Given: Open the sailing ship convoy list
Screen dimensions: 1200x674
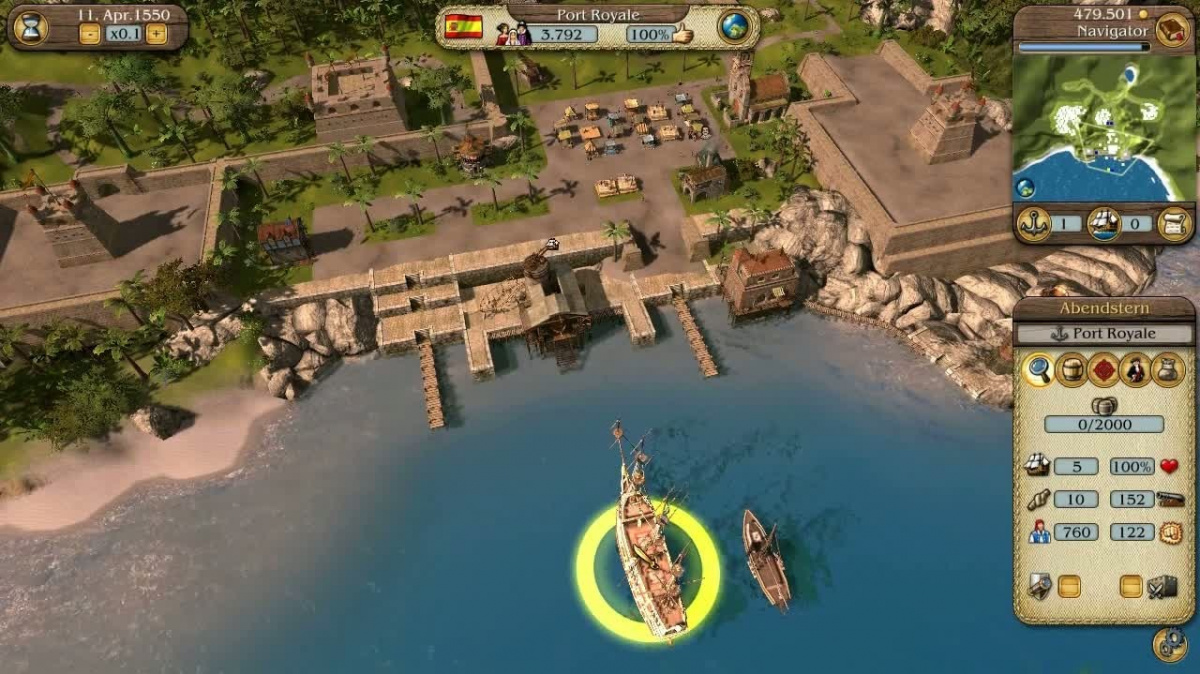Looking at the screenshot, I should (1104, 223).
